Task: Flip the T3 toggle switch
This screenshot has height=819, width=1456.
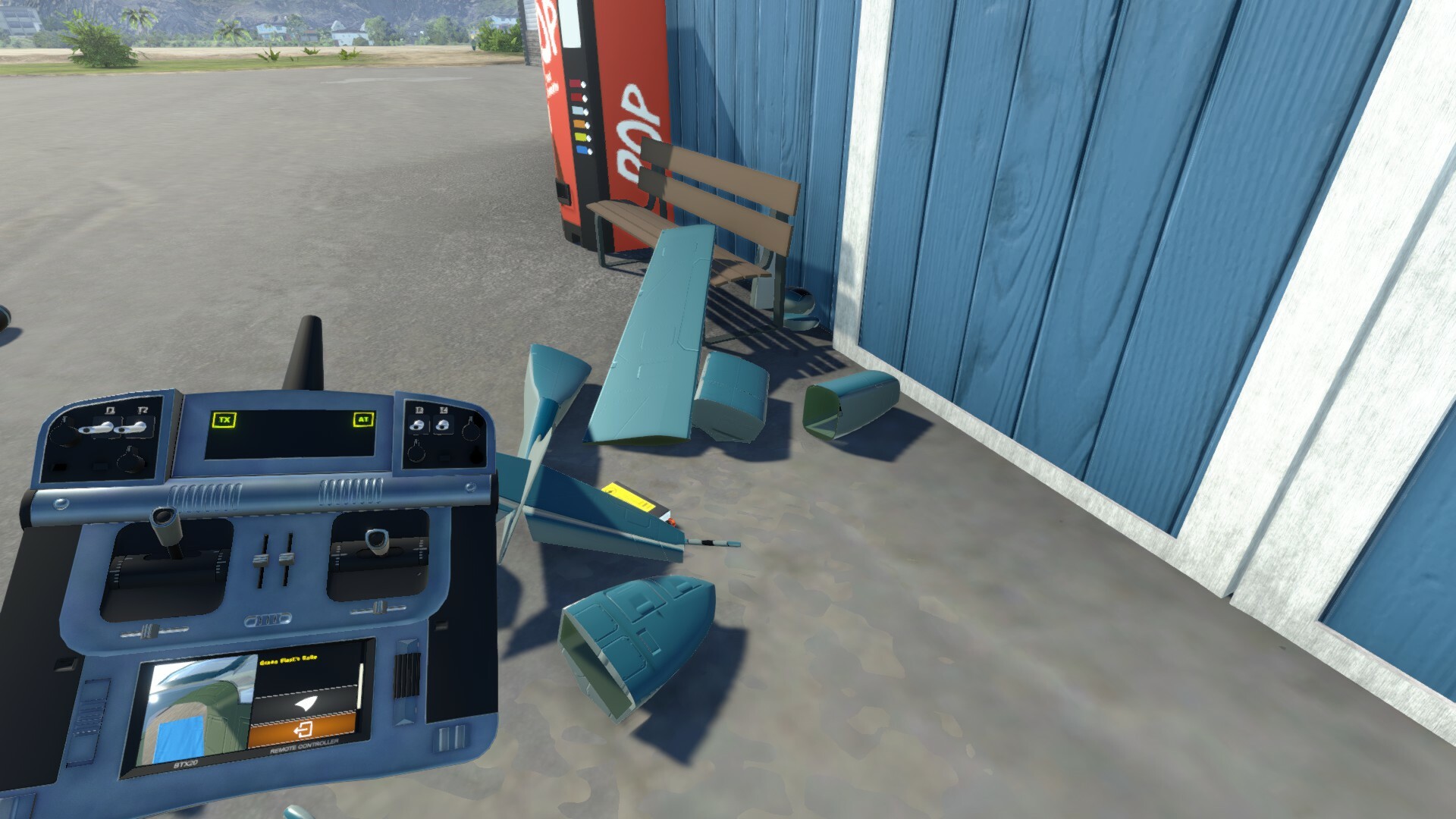Action: (417, 425)
